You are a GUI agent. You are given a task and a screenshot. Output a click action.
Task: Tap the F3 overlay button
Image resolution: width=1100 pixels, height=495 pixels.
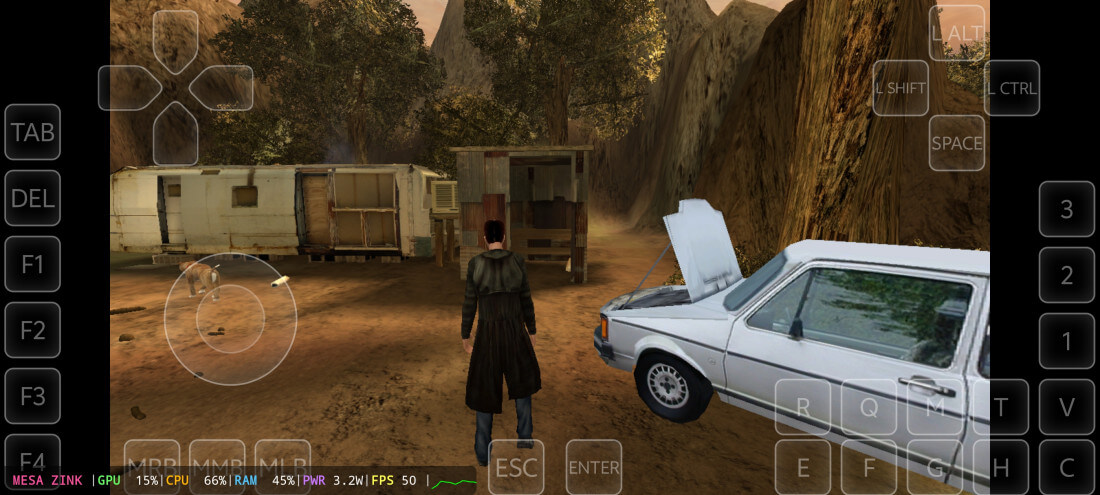[33, 396]
